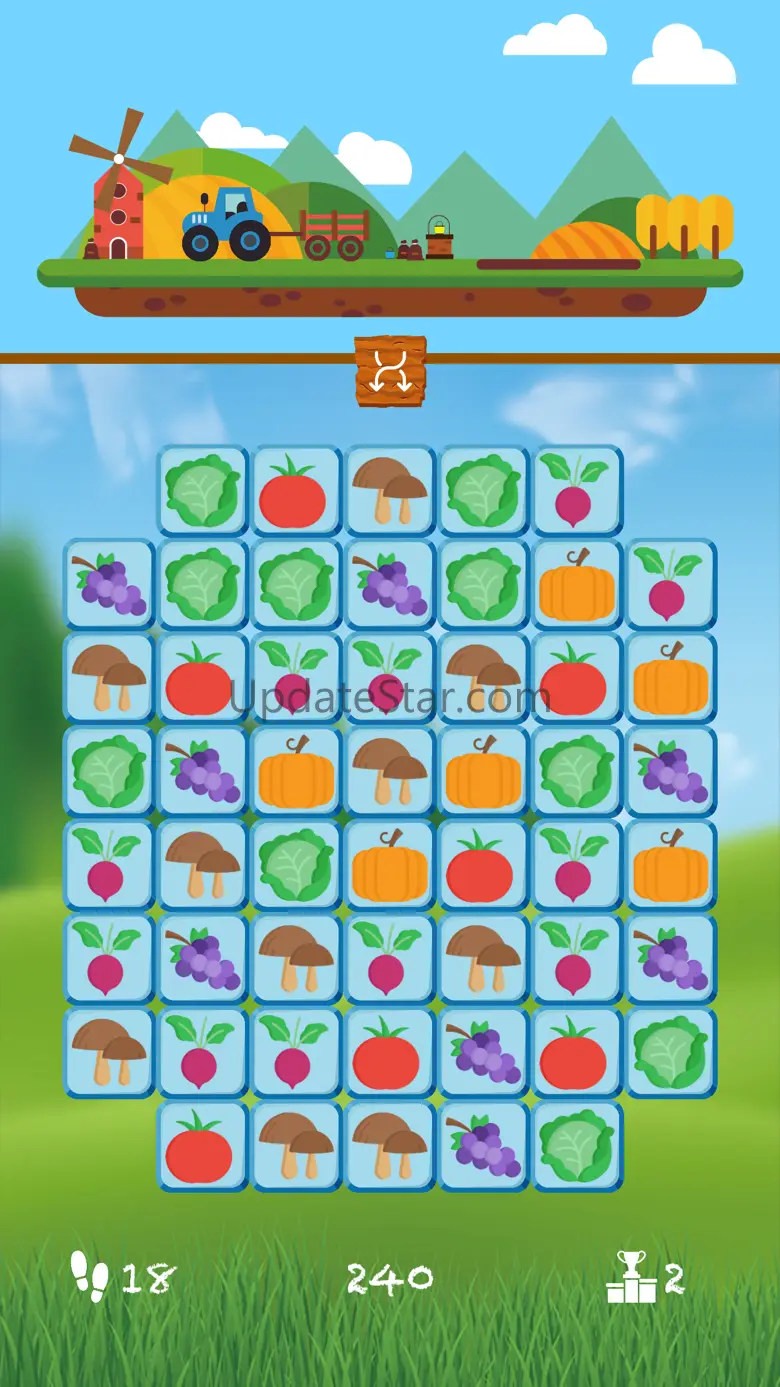Choose the cabbage tile in the bottom row
This screenshot has height=1387, width=780.
click(577, 1147)
